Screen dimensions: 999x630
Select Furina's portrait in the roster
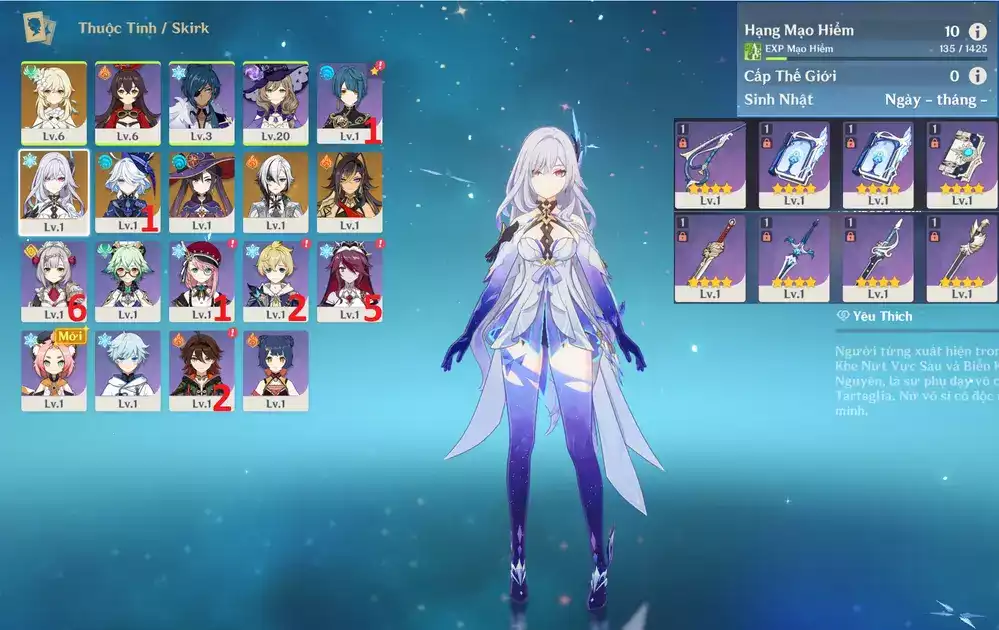127,191
